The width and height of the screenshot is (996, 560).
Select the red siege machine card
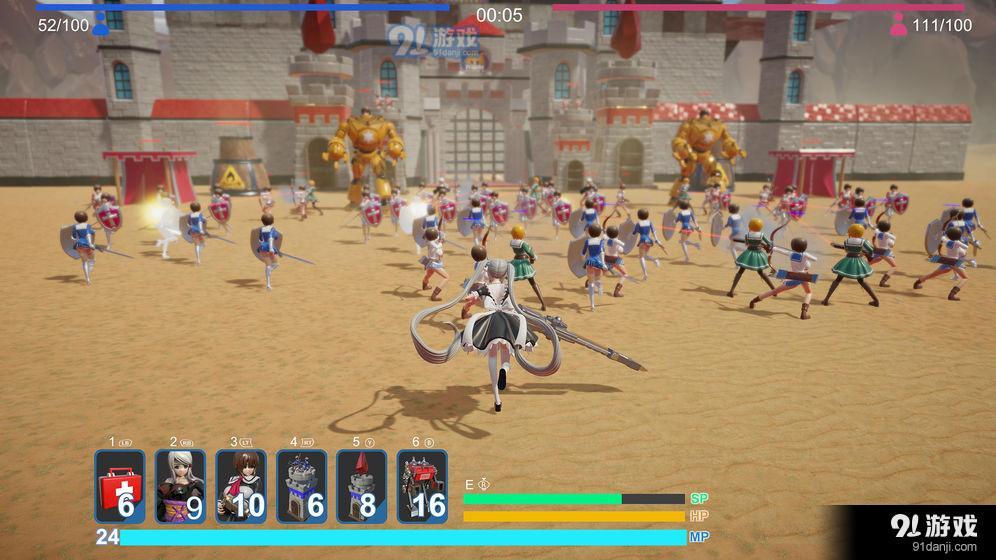tap(422, 486)
